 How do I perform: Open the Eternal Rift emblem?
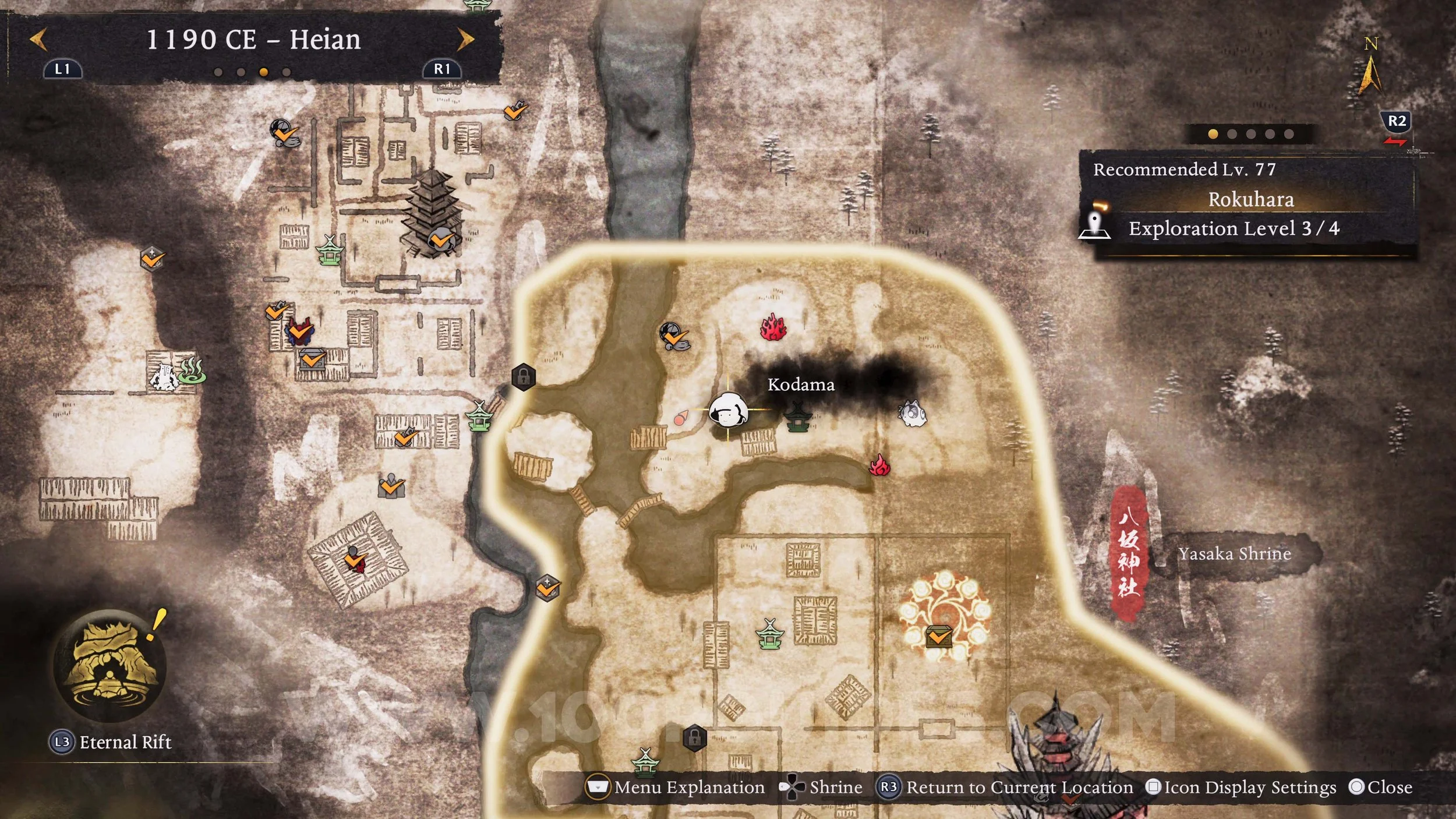coord(109,666)
